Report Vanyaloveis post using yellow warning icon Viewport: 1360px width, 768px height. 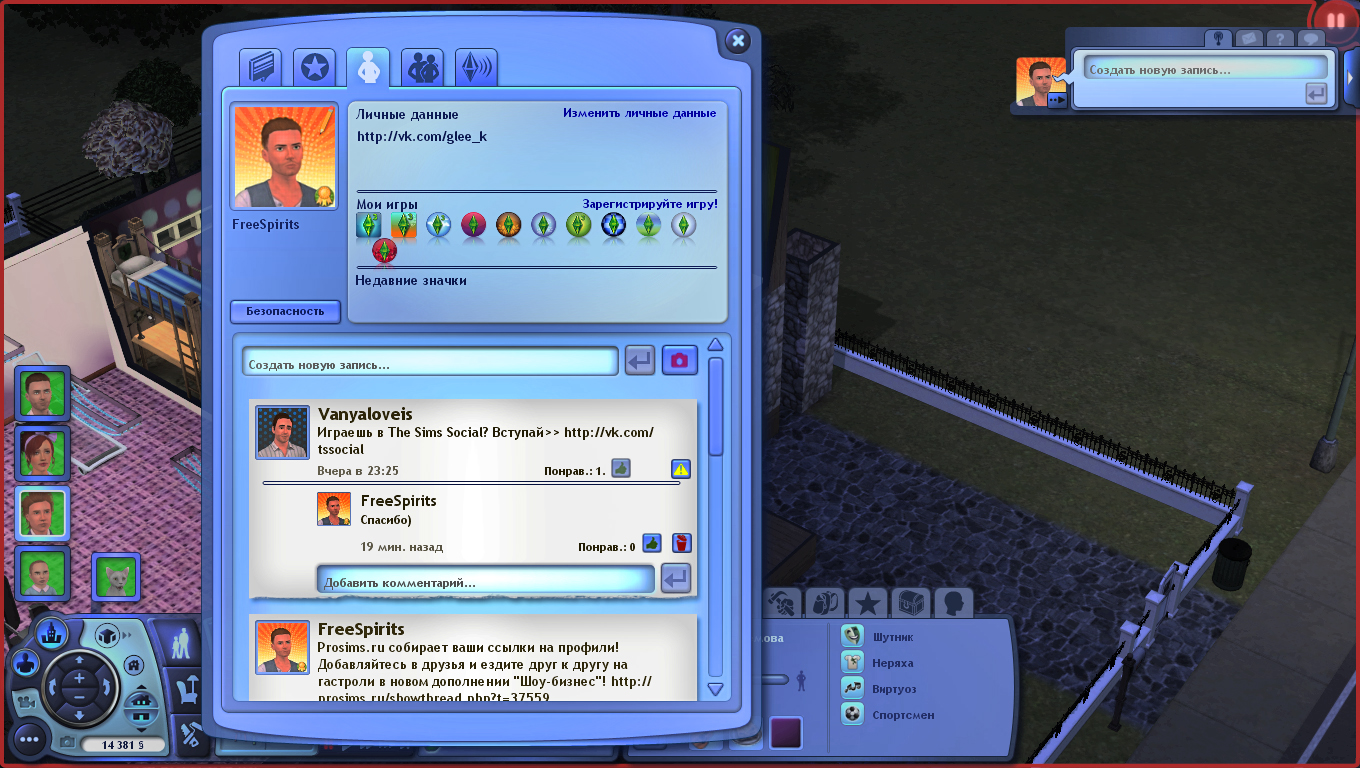pyautogui.click(x=681, y=468)
